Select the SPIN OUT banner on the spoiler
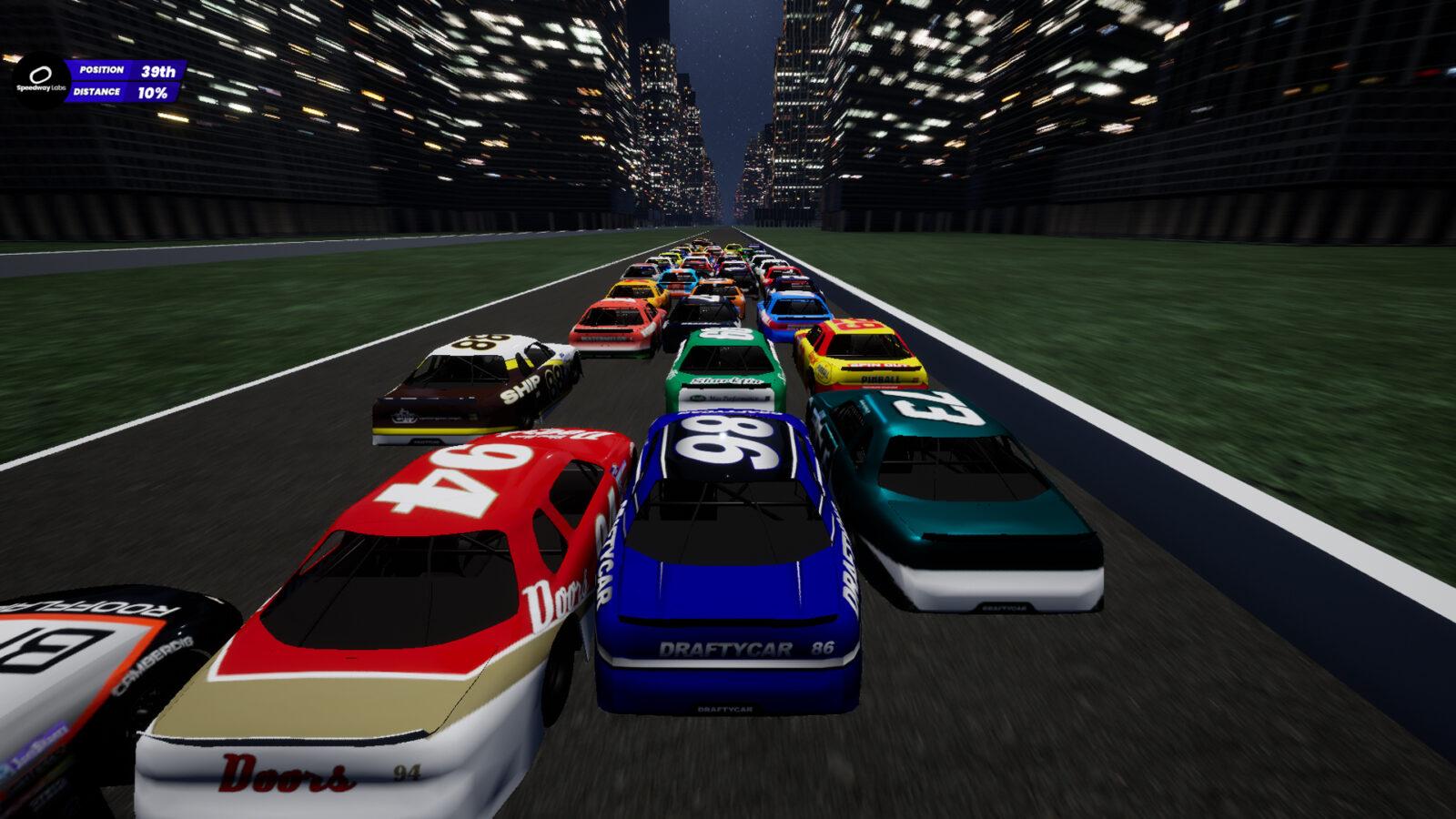This screenshot has width=1456, height=819. click(x=876, y=367)
